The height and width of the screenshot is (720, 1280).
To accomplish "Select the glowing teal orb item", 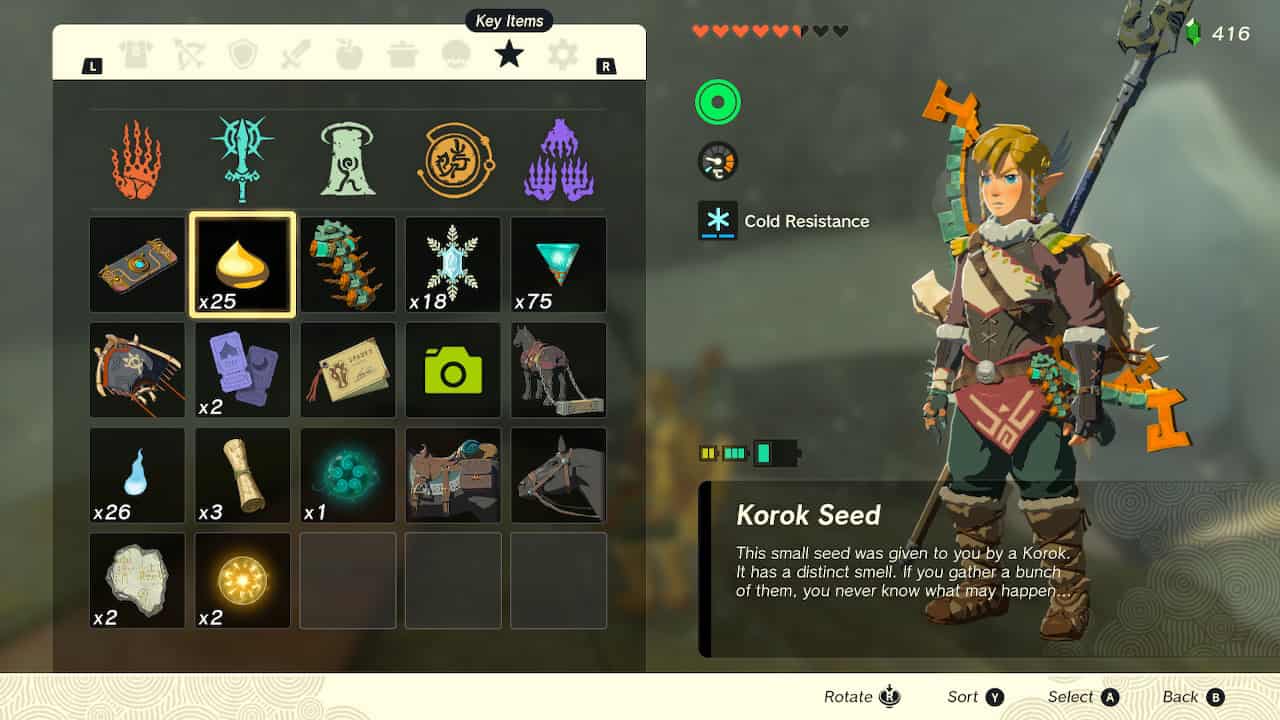I will [348, 475].
